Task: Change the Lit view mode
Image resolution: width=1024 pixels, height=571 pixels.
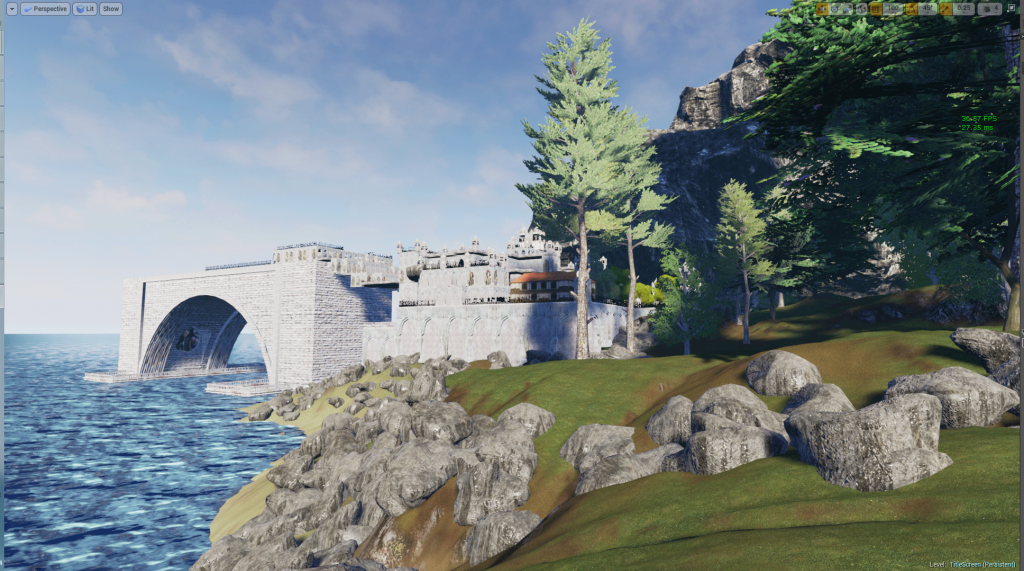Action: point(85,9)
